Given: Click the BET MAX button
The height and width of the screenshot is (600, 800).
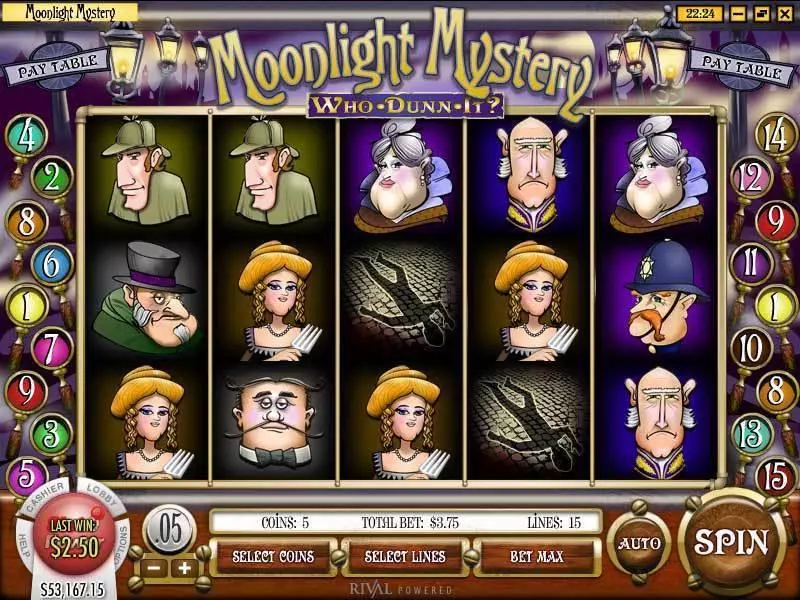Looking at the screenshot, I should click(x=537, y=556).
